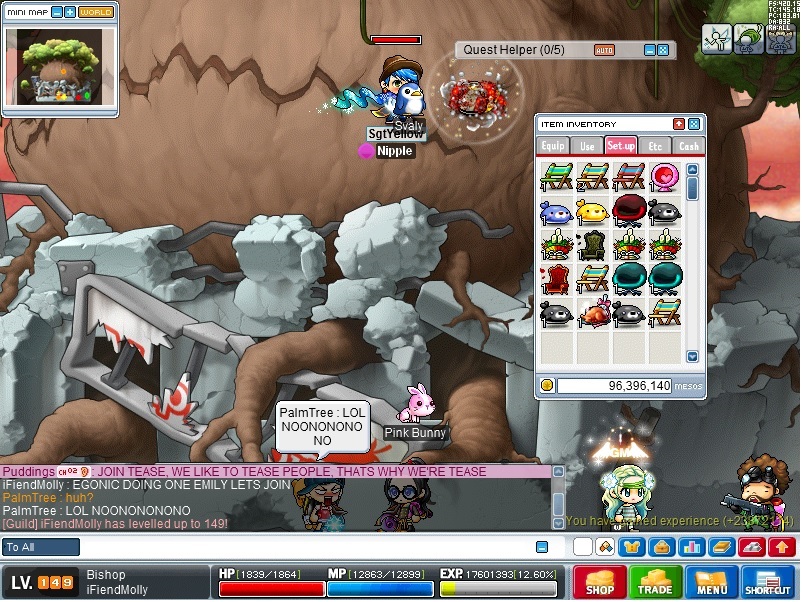Open the stats bar-chart icon
Viewport: 802px width, 602px height.
click(x=692, y=547)
